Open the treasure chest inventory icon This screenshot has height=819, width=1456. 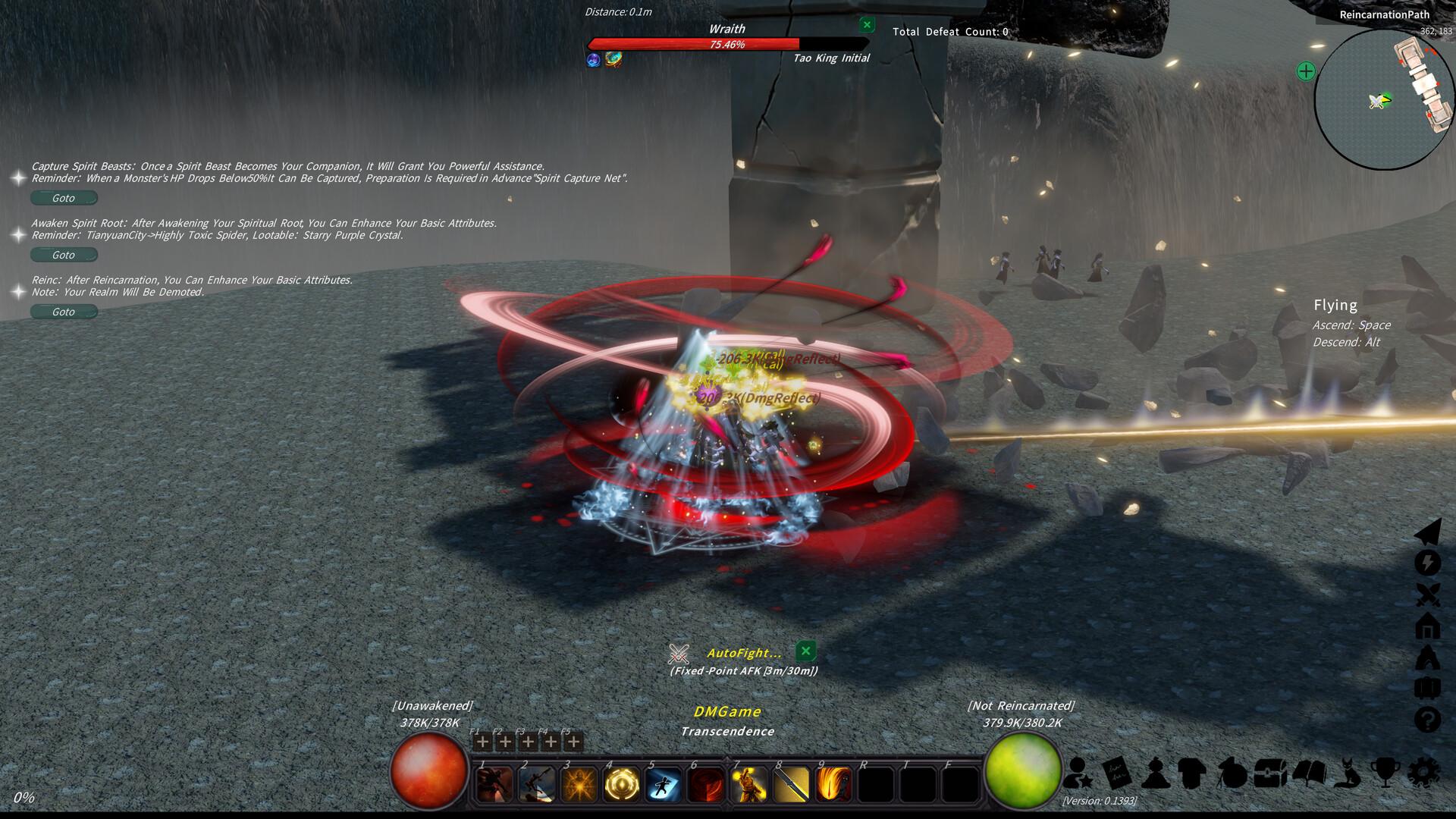(1269, 773)
